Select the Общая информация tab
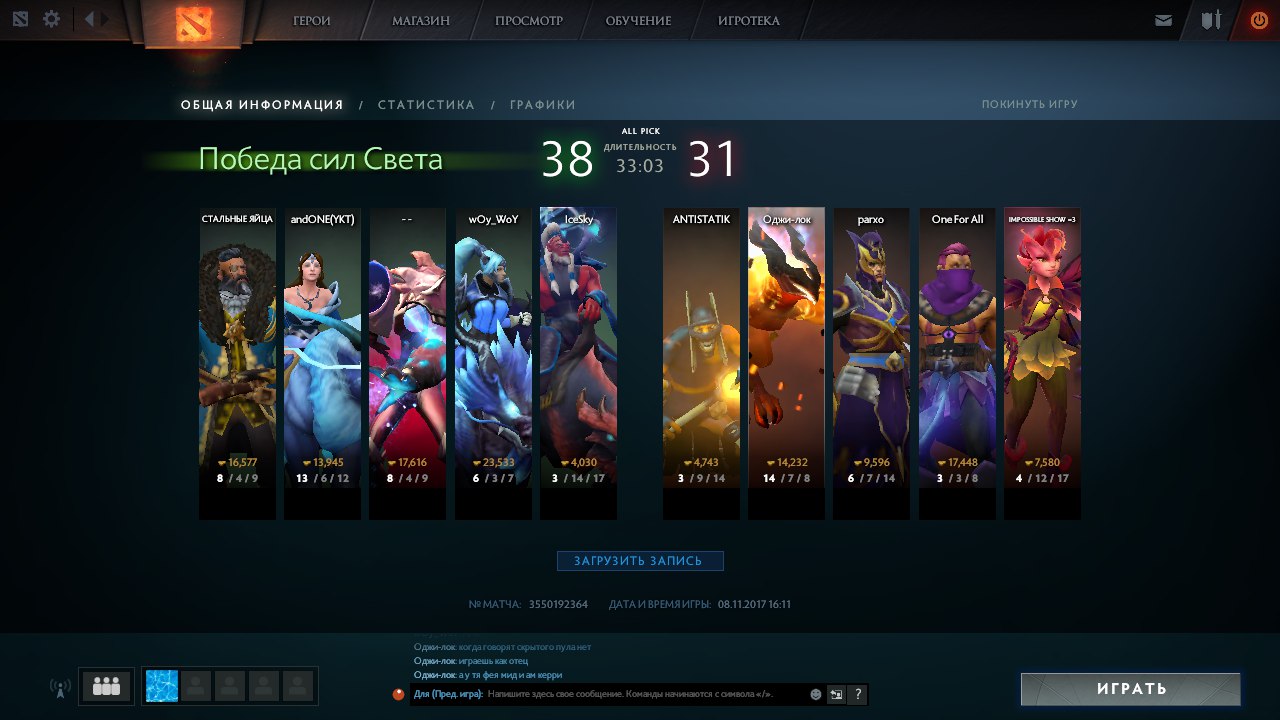Image resolution: width=1280 pixels, height=720 pixels. coord(262,105)
